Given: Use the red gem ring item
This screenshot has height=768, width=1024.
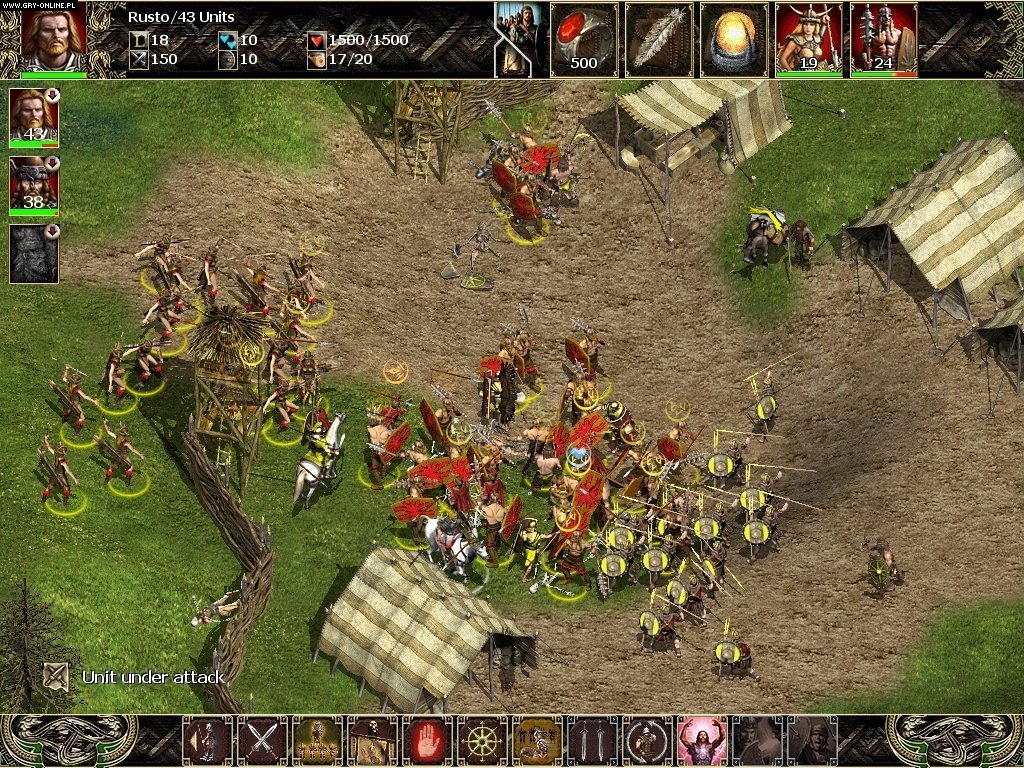Looking at the screenshot, I should click(583, 40).
